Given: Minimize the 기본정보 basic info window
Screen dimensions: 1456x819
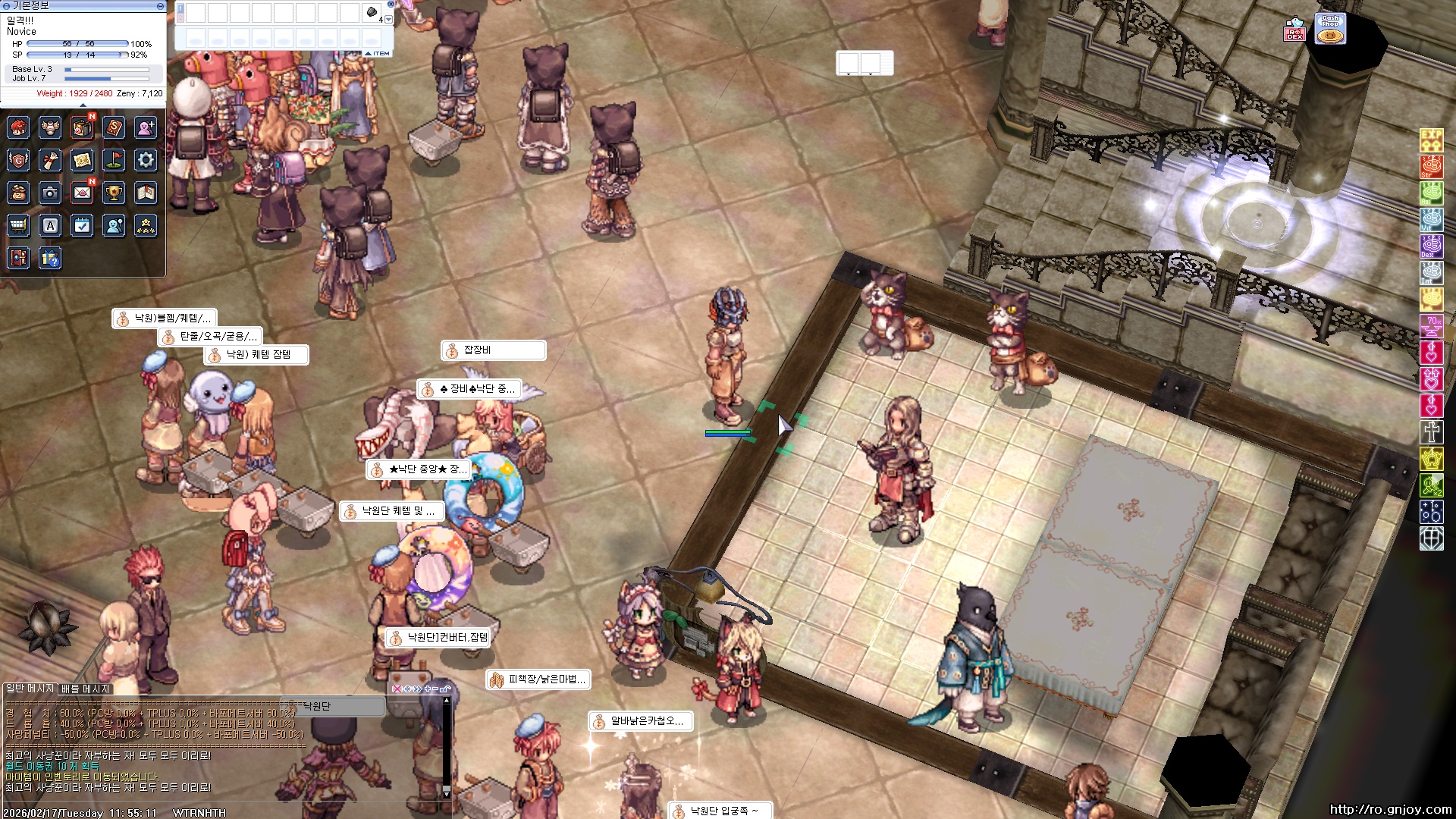Looking at the screenshot, I should point(160,6).
